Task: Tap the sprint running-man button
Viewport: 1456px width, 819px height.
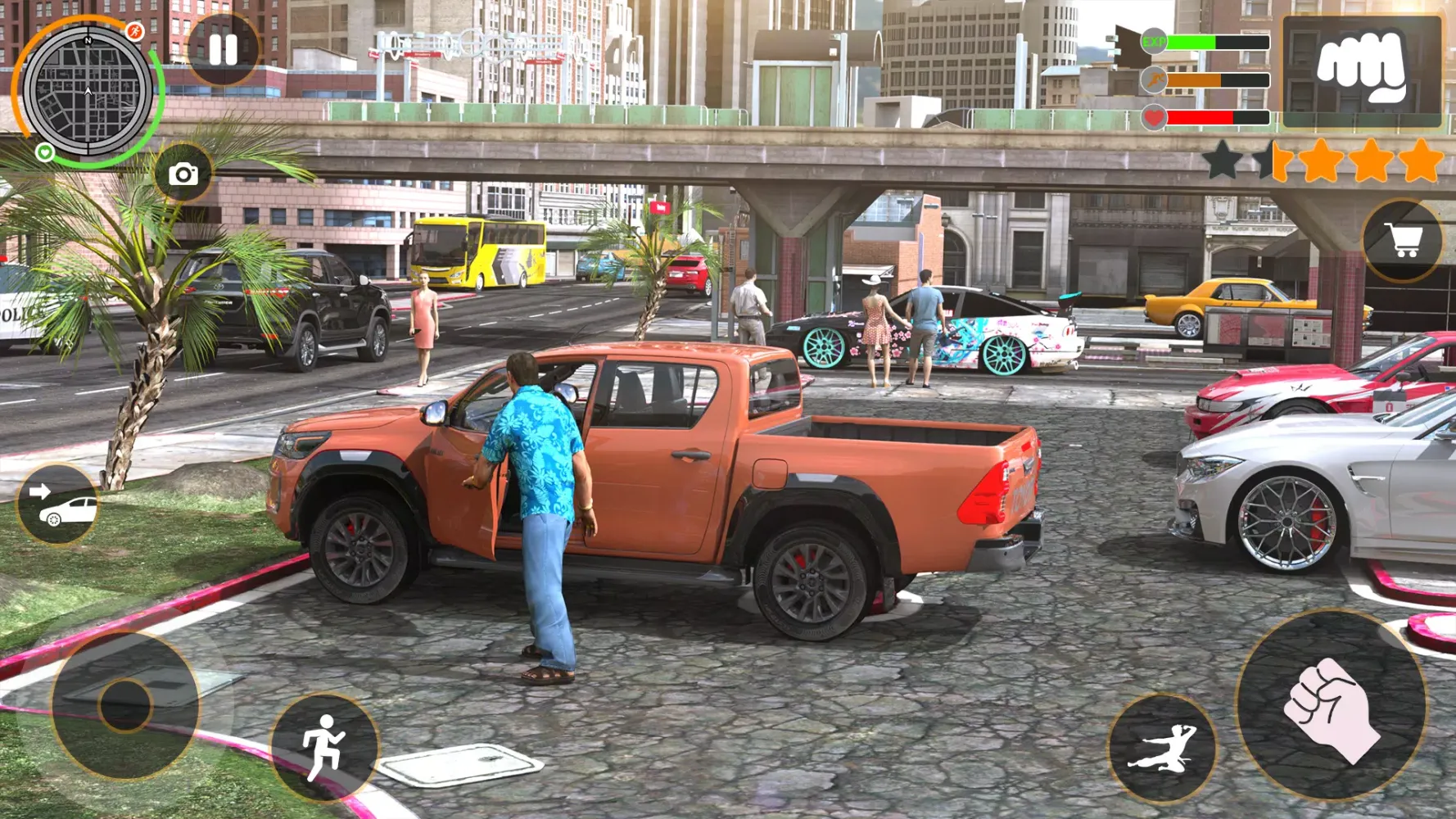Action: 324,746
